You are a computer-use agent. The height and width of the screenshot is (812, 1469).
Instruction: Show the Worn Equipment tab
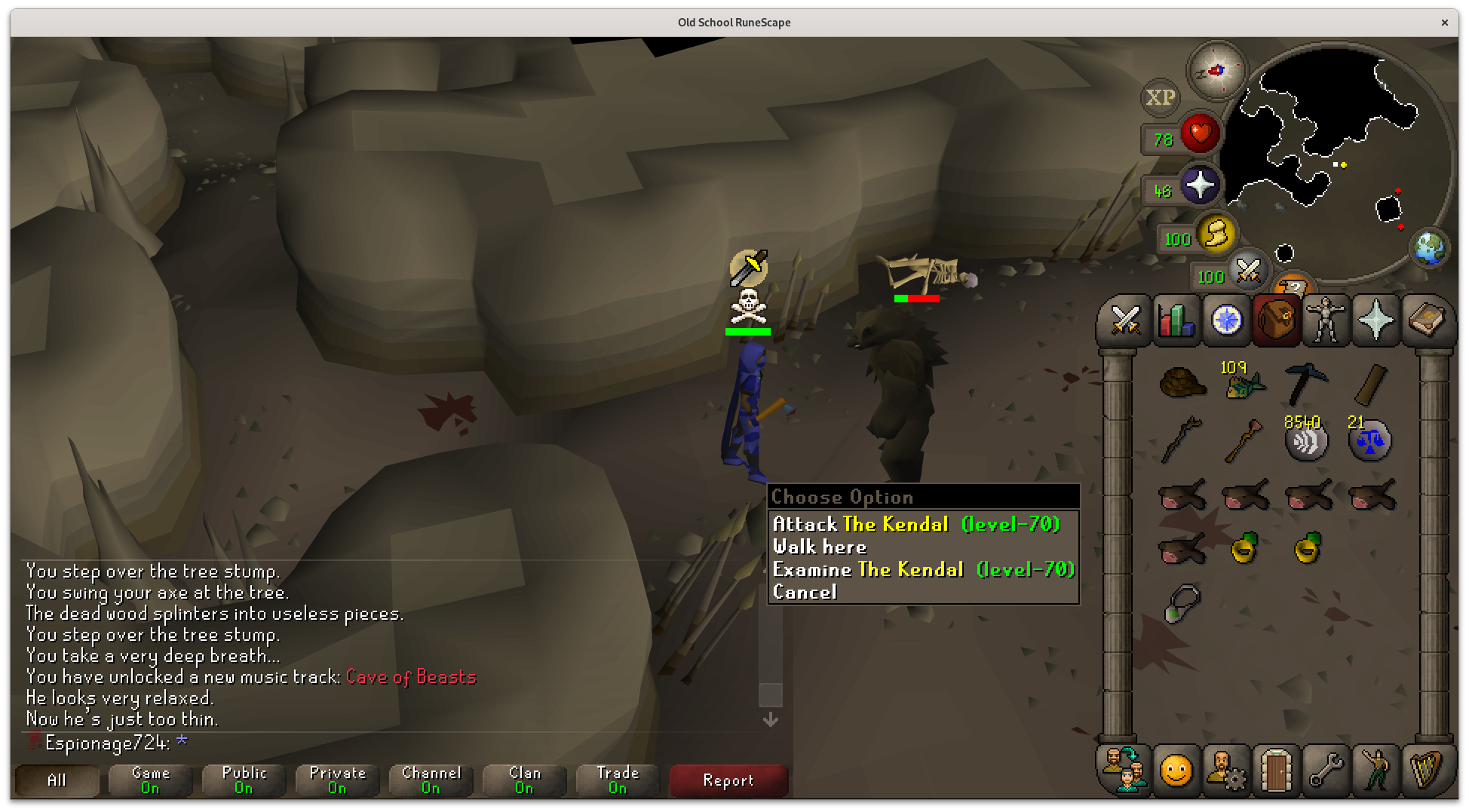pyautogui.click(x=1326, y=320)
